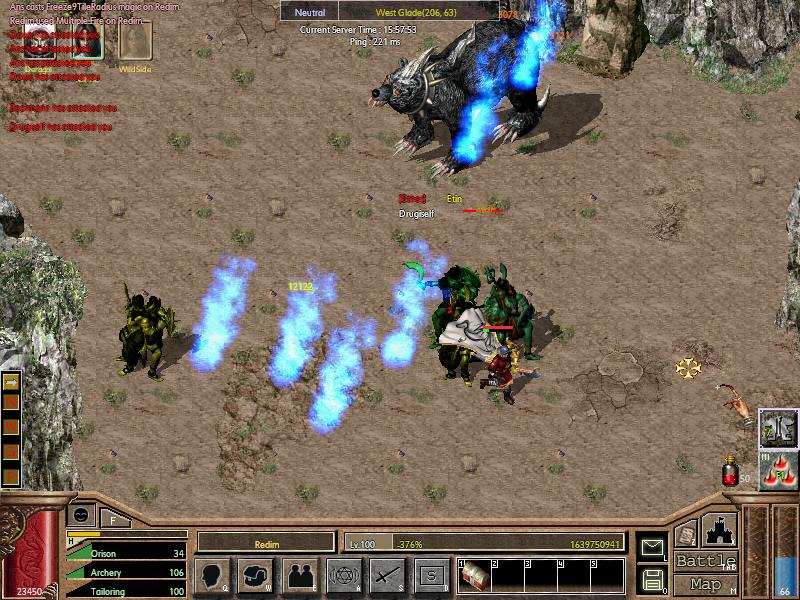800x600 pixels.
Task: Open the Map button
Action: click(706, 584)
